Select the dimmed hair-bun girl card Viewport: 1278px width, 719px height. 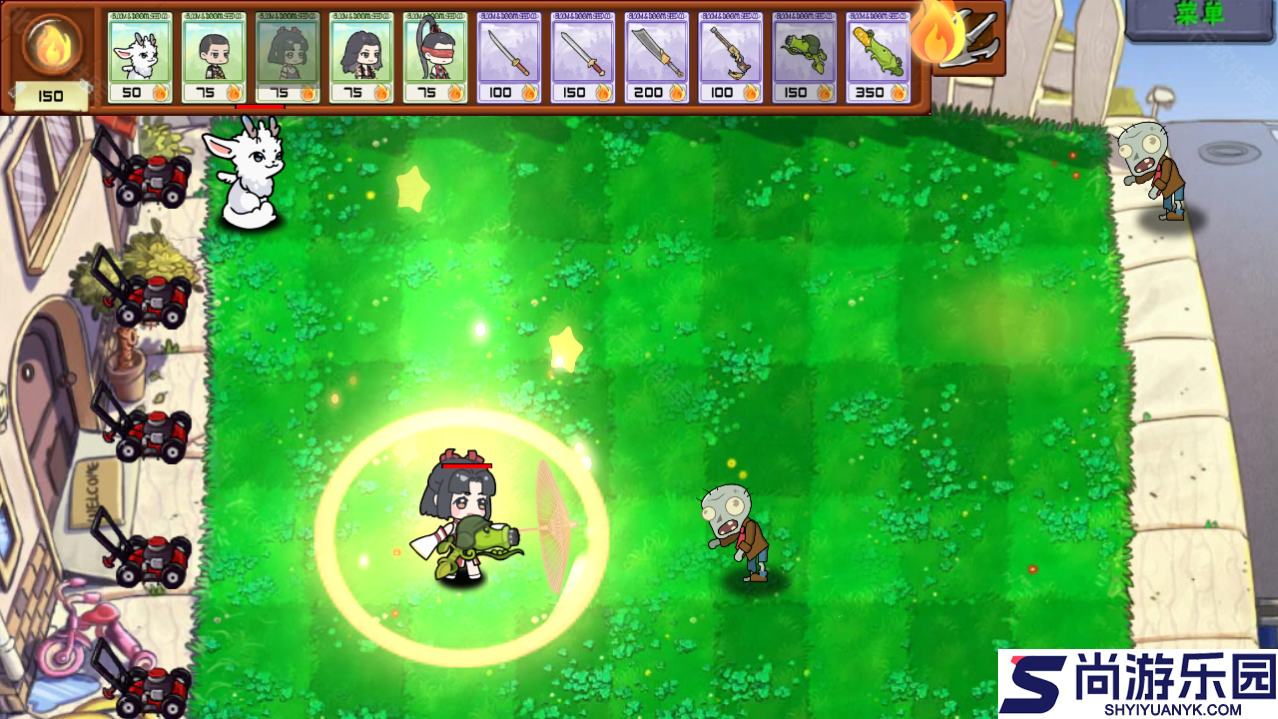[x=288, y=57]
